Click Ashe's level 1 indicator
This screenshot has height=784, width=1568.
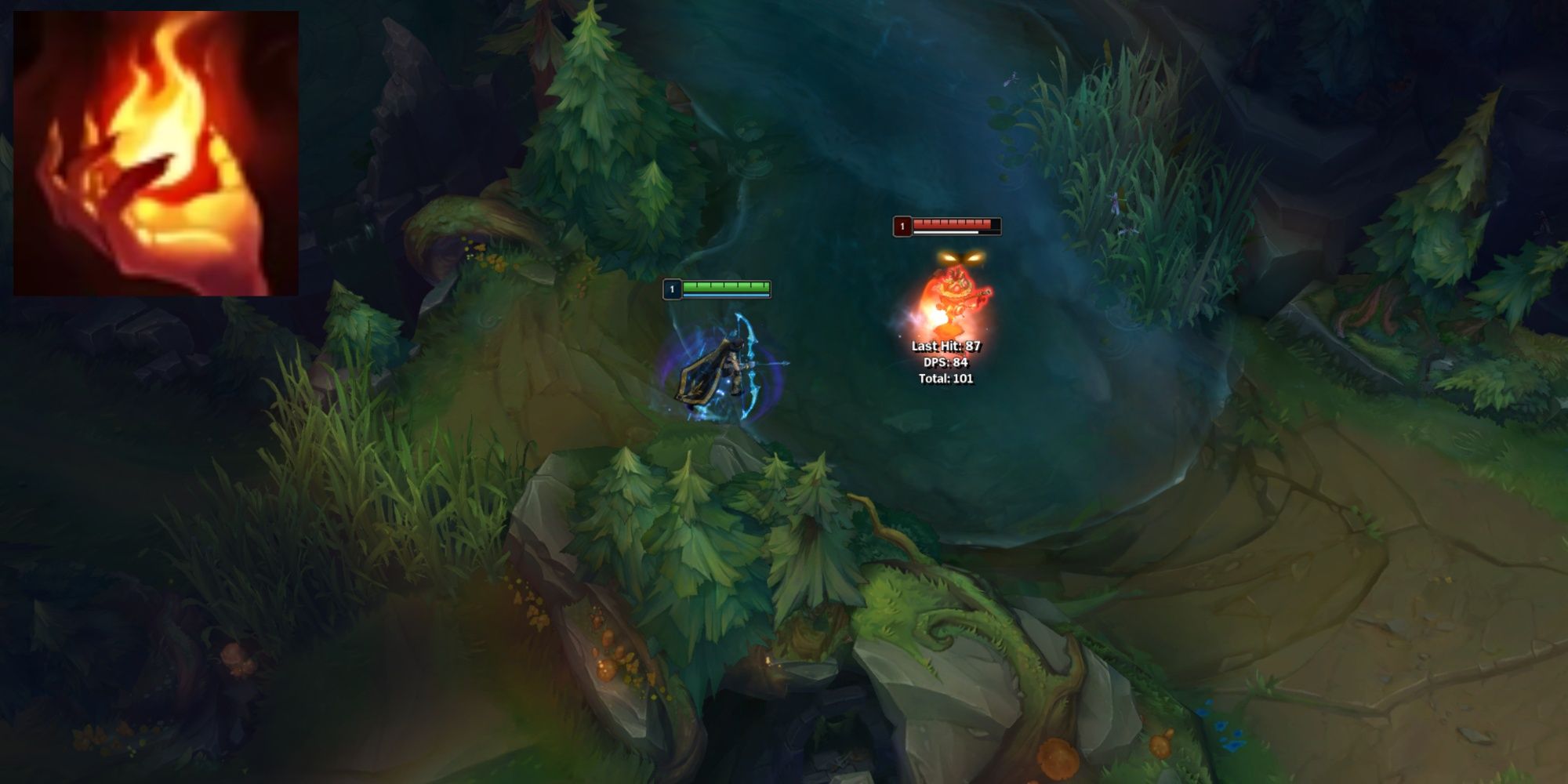[672, 289]
